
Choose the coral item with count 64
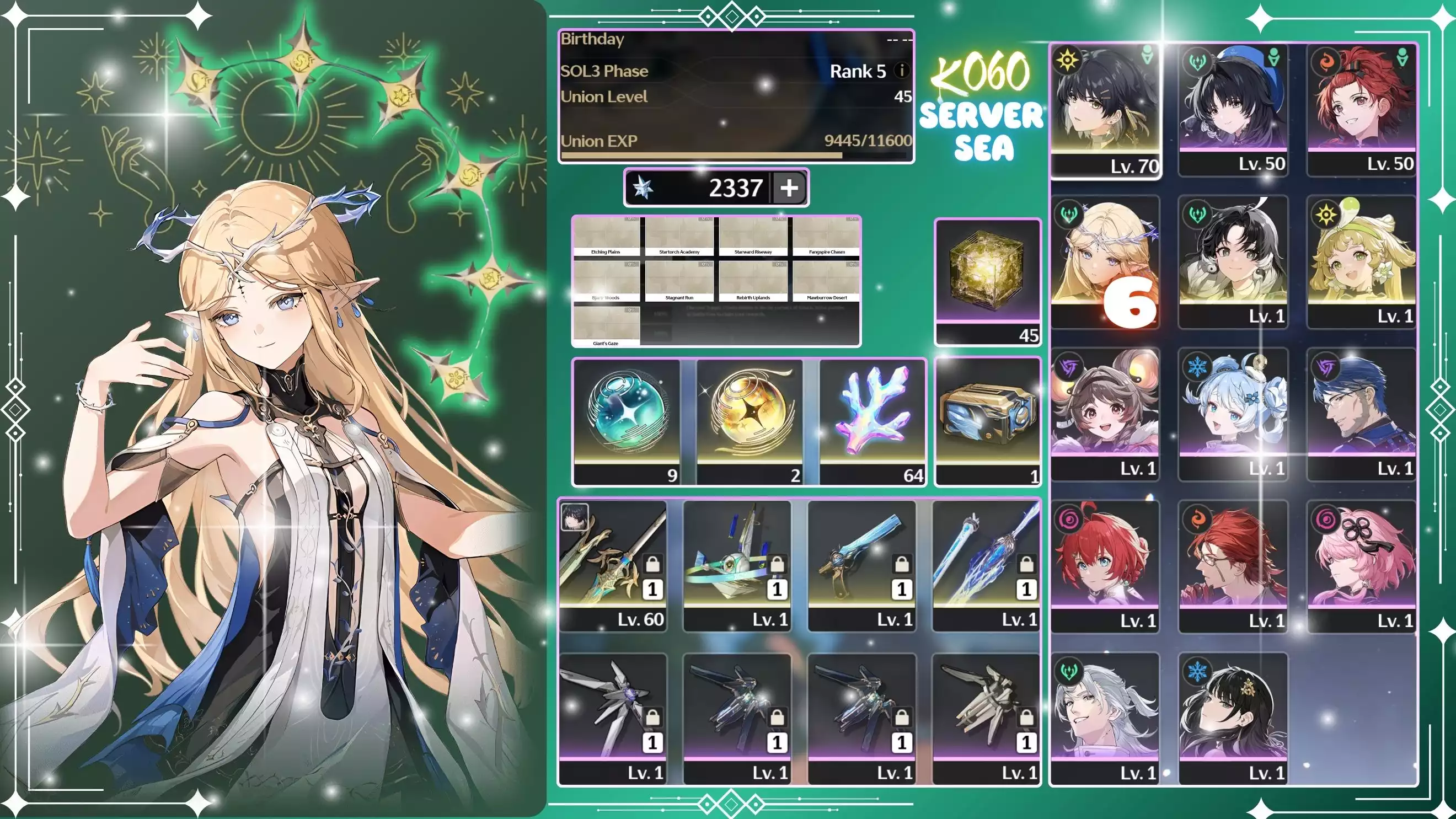click(872, 421)
